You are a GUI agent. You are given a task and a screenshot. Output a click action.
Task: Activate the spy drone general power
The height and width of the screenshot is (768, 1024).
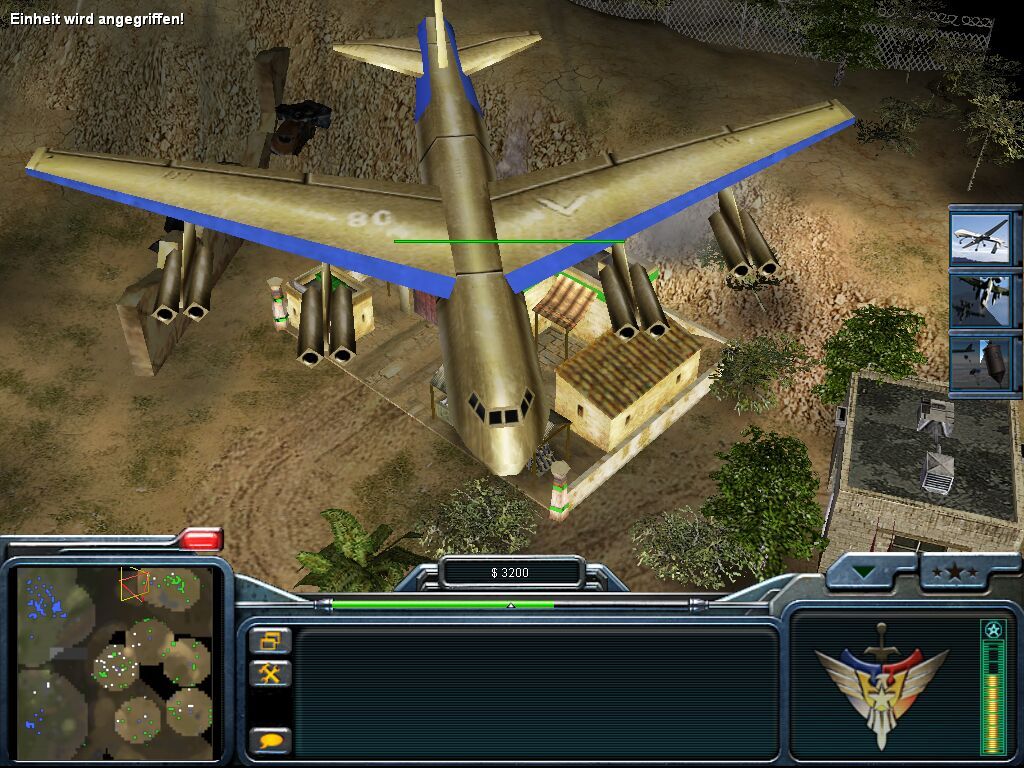(980, 237)
